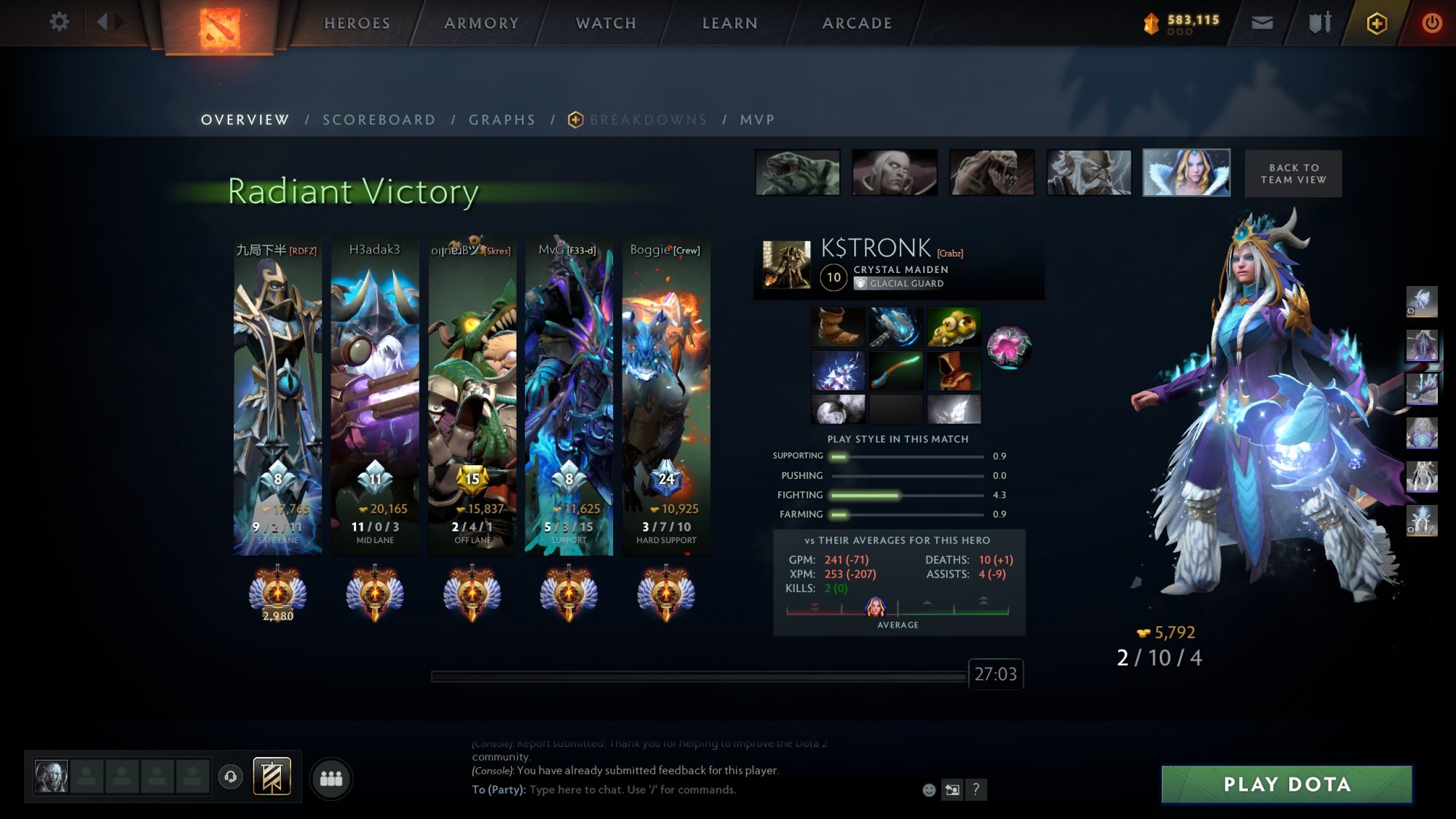Select the Learn menu entry

point(729,23)
